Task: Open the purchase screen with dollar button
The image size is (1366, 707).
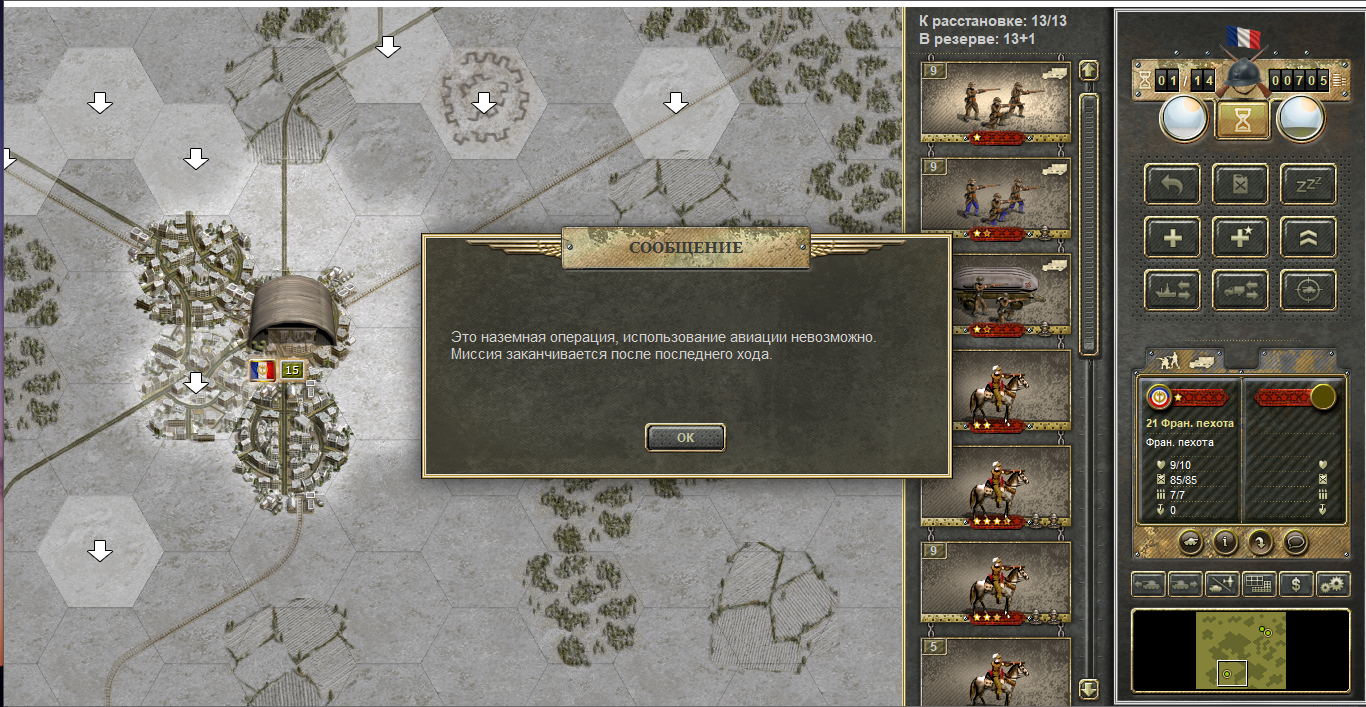Action: pyautogui.click(x=1297, y=584)
